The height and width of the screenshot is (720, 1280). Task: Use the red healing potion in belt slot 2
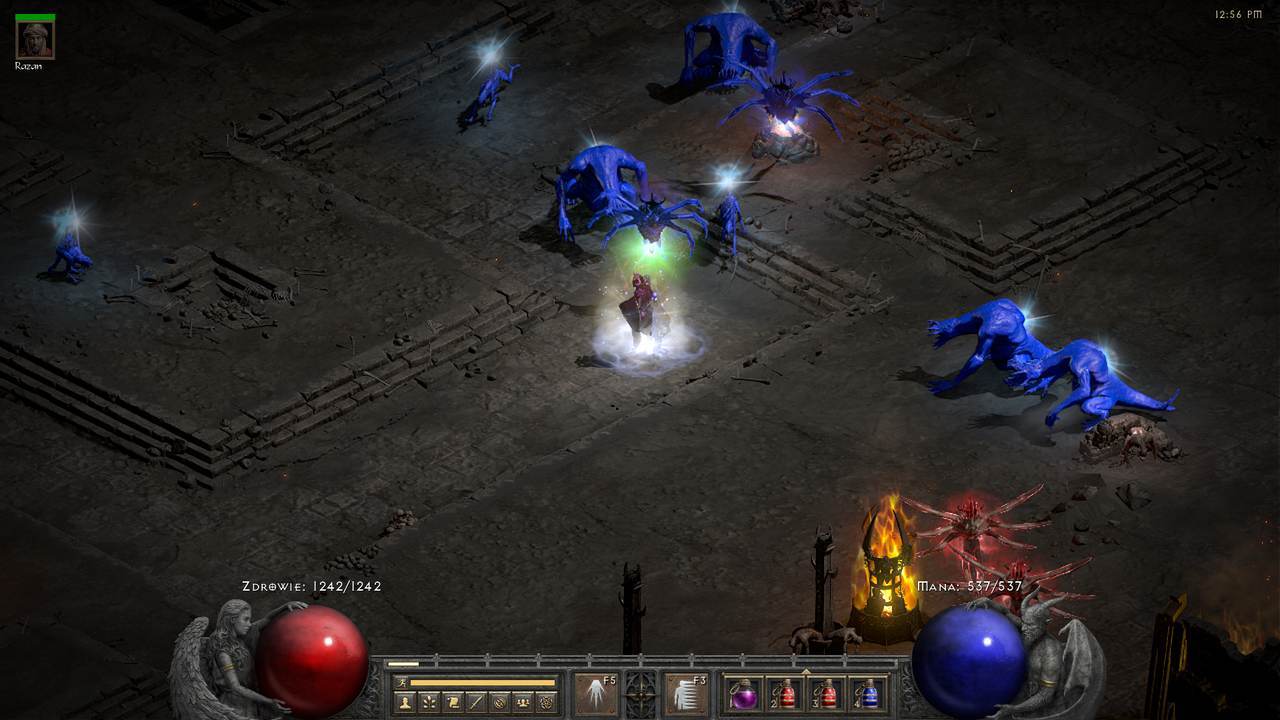(785, 694)
